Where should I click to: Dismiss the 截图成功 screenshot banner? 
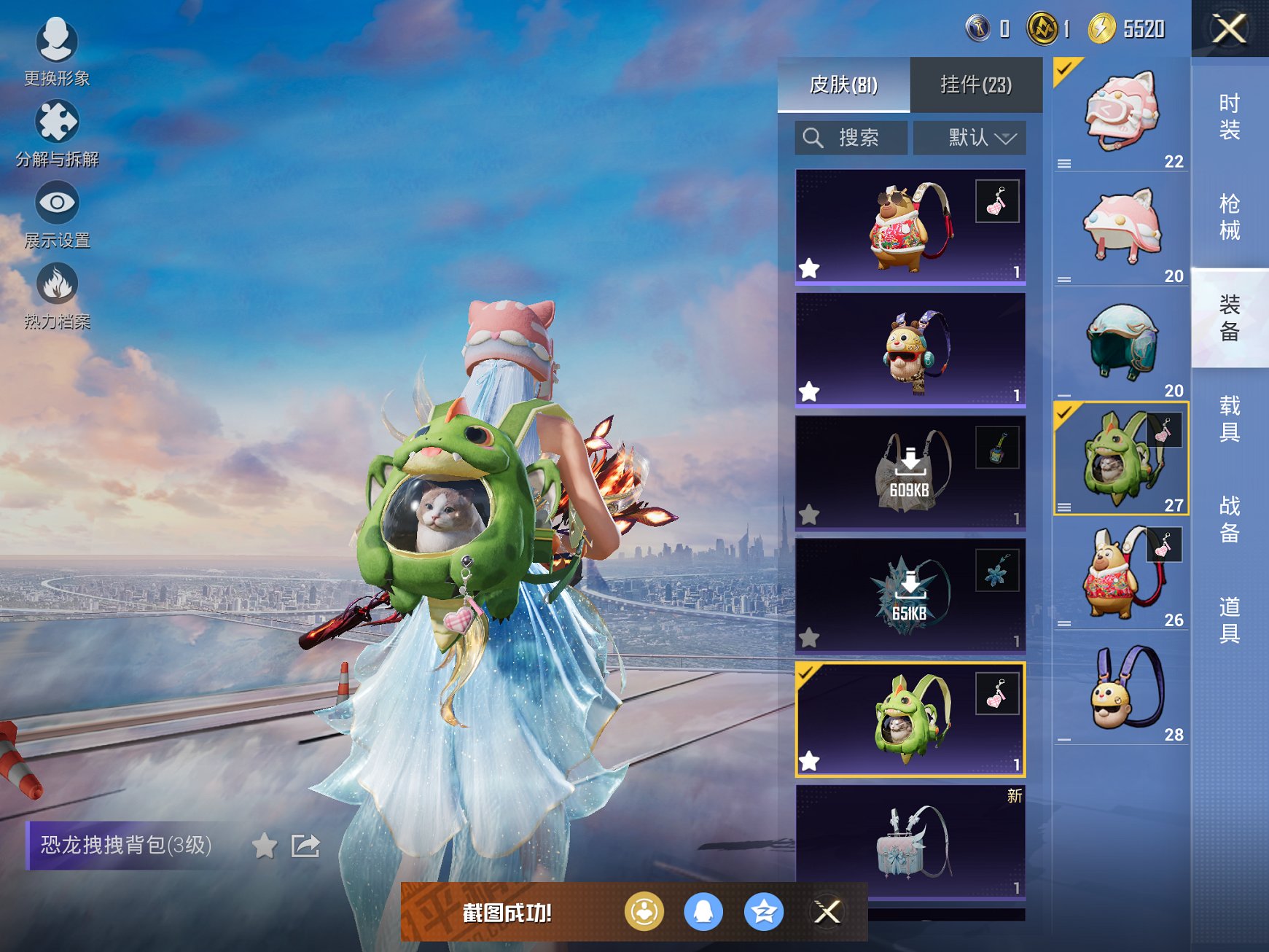tap(827, 912)
